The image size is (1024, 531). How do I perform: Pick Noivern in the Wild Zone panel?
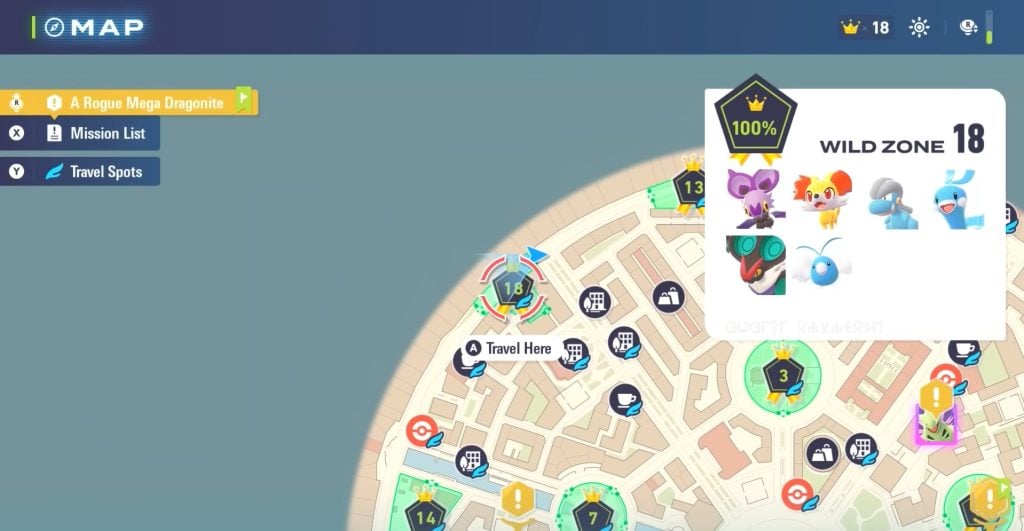(x=755, y=265)
